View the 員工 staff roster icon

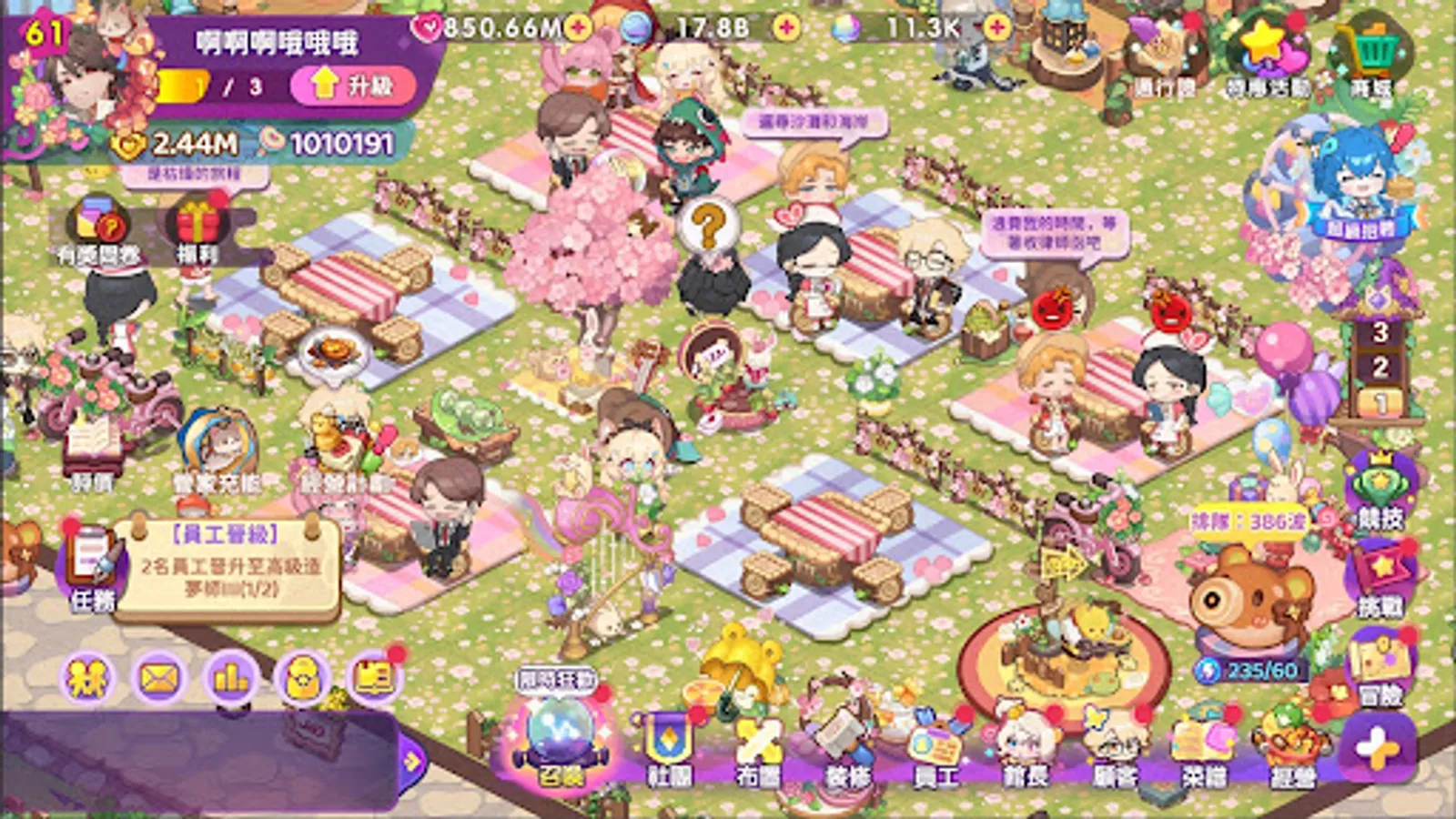coord(935,739)
